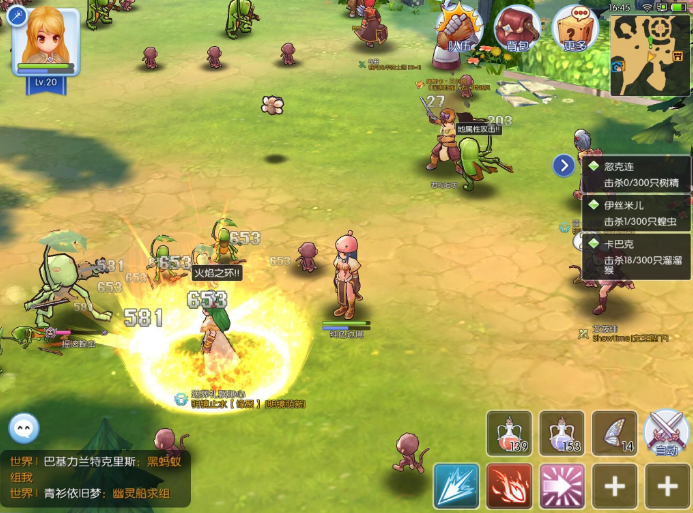Select the 伊丝米儿 locust quest entry
The height and width of the screenshot is (513, 693).
pos(637,212)
